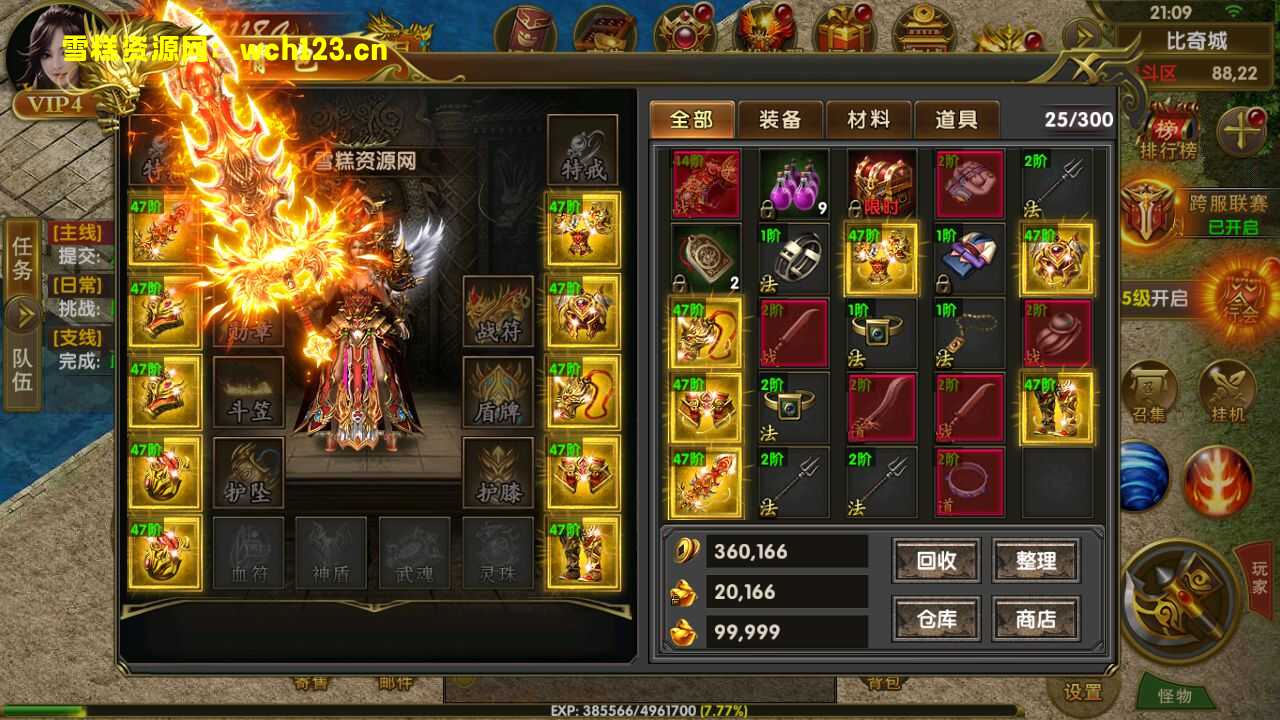Select the 盾牌 shield slot
The height and width of the screenshot is (720, 1280).
point(498,392)
